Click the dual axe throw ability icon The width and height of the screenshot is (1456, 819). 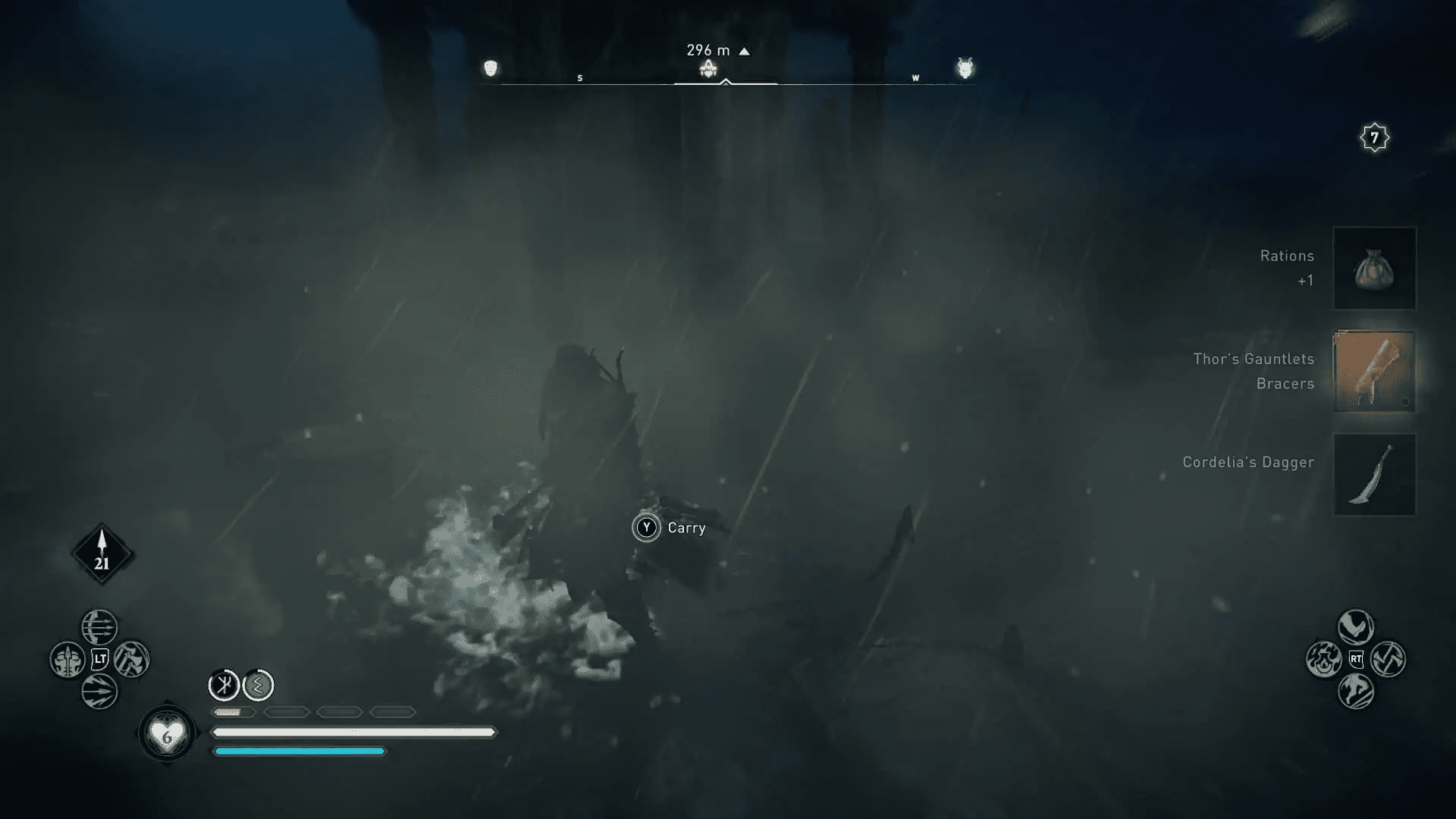[x=1388, y=657]
